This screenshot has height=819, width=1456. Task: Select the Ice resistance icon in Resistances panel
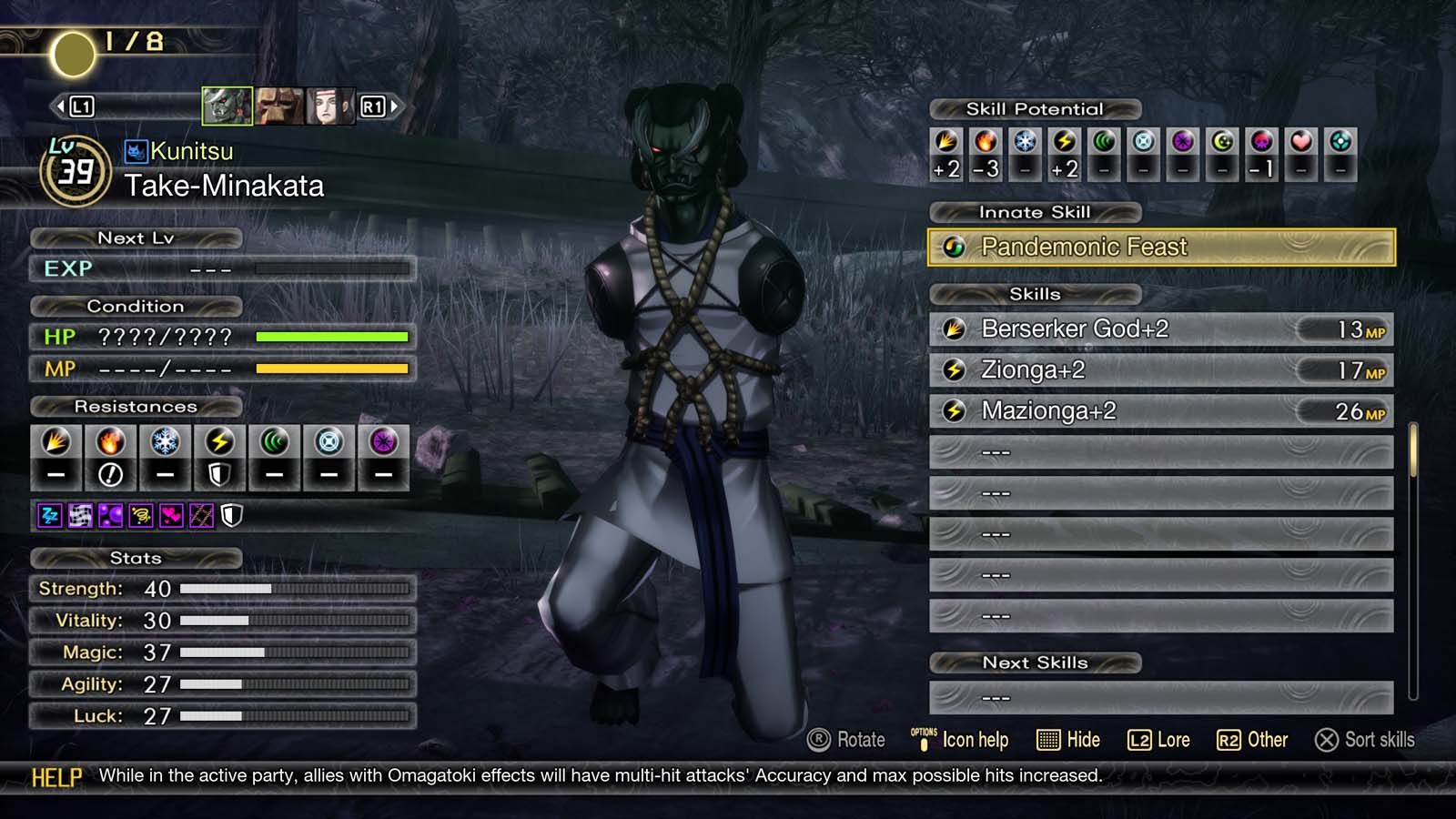tap(164, 446)
